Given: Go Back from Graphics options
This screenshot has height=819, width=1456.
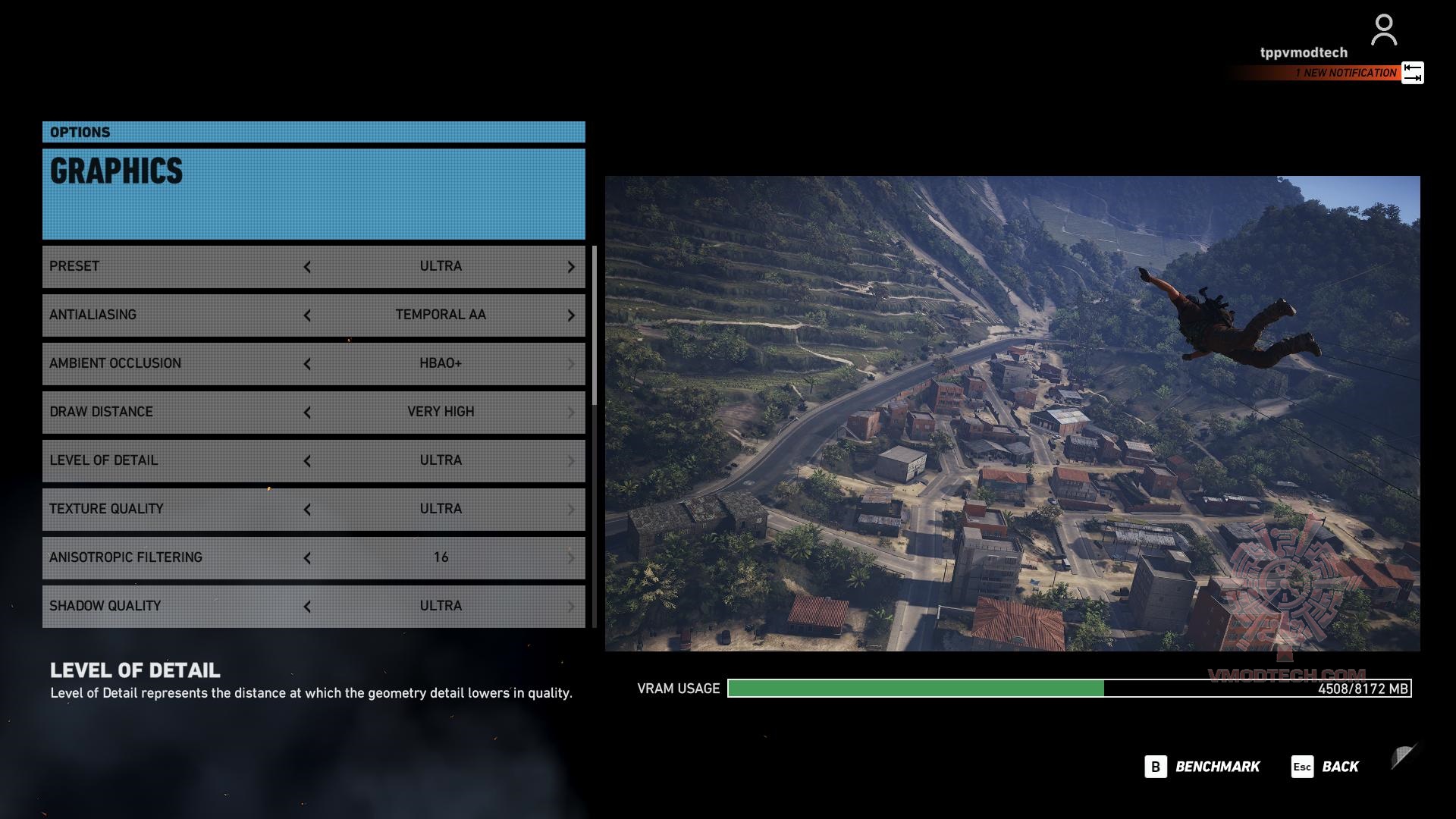Looking at the screenshot, I should pos(1325,767).
